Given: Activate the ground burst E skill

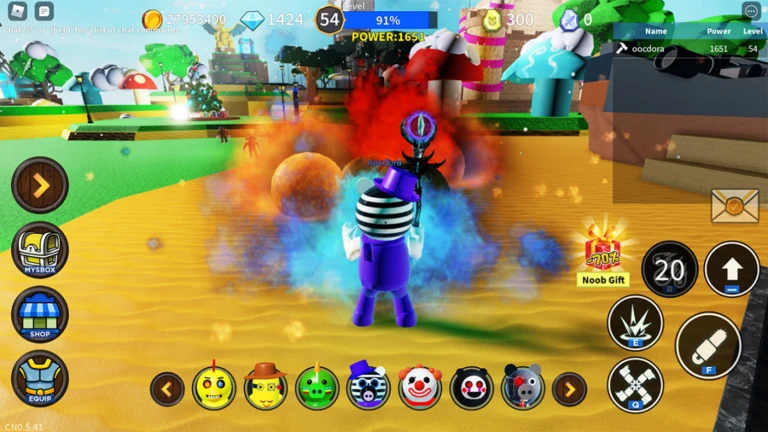Looking at the screenshot, I should click(x=635, y=322).
